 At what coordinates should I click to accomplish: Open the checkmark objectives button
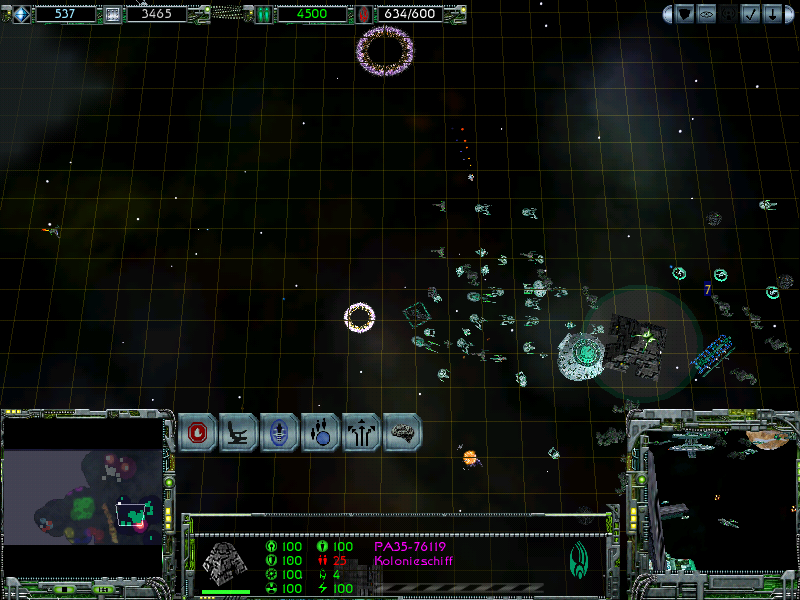[x=752, y=14]
